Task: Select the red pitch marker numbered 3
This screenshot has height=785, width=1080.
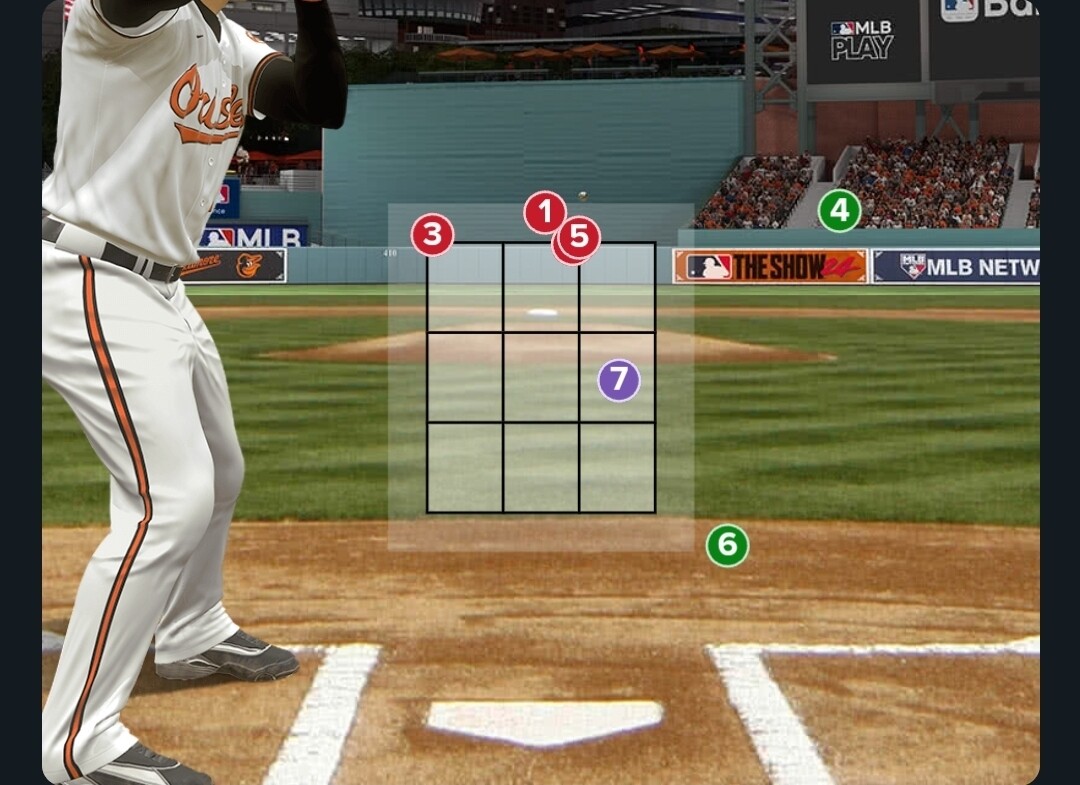Action: tap(432, 236)
